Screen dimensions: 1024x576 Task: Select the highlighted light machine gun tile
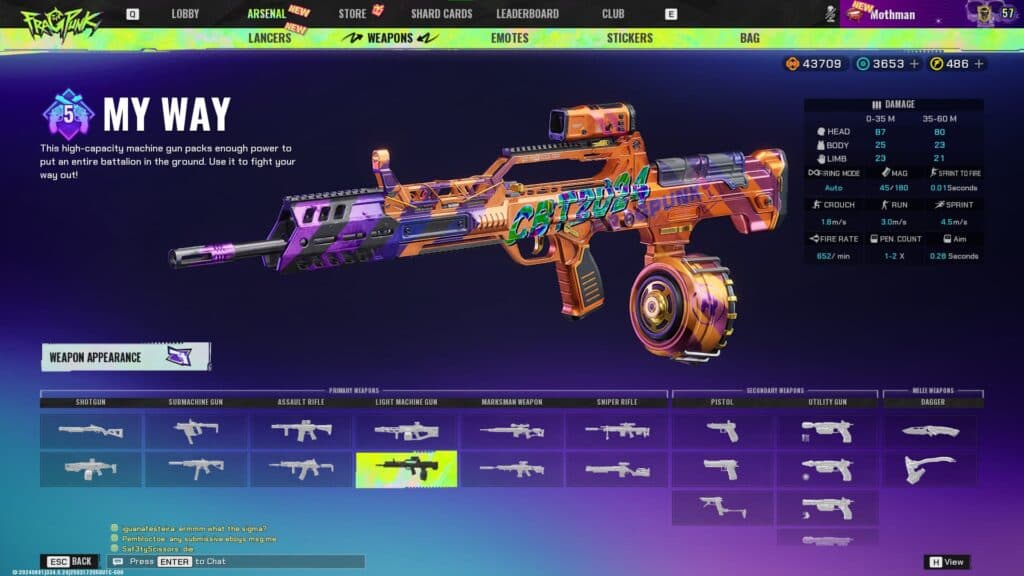(406, 468)
